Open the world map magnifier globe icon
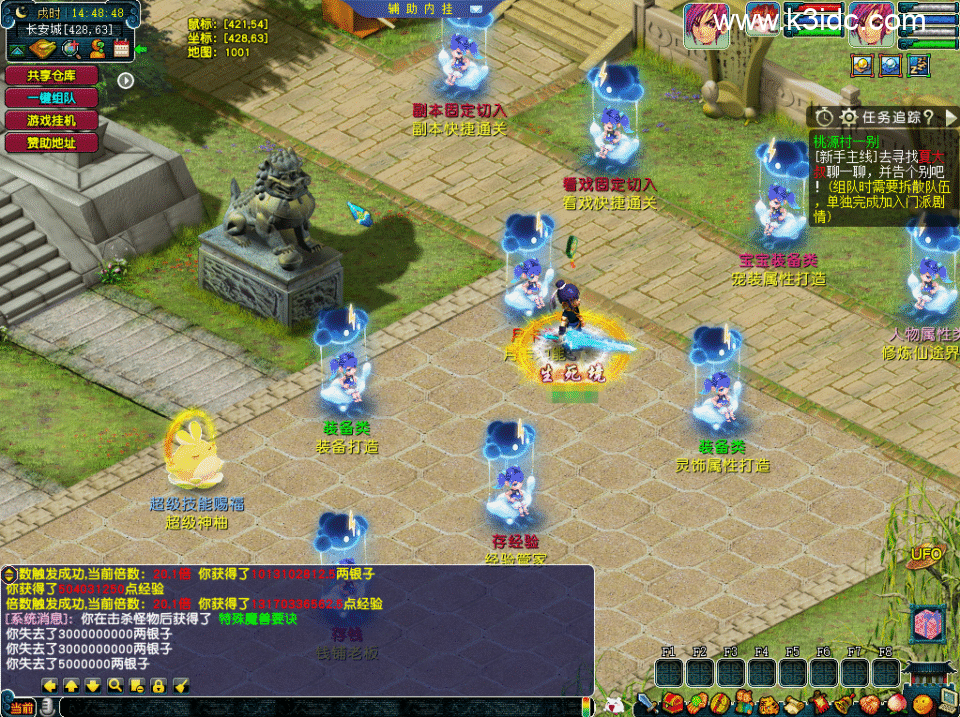The height and width of the screenshot is (717, 960). pyautogui.click(x=71, y=48)
